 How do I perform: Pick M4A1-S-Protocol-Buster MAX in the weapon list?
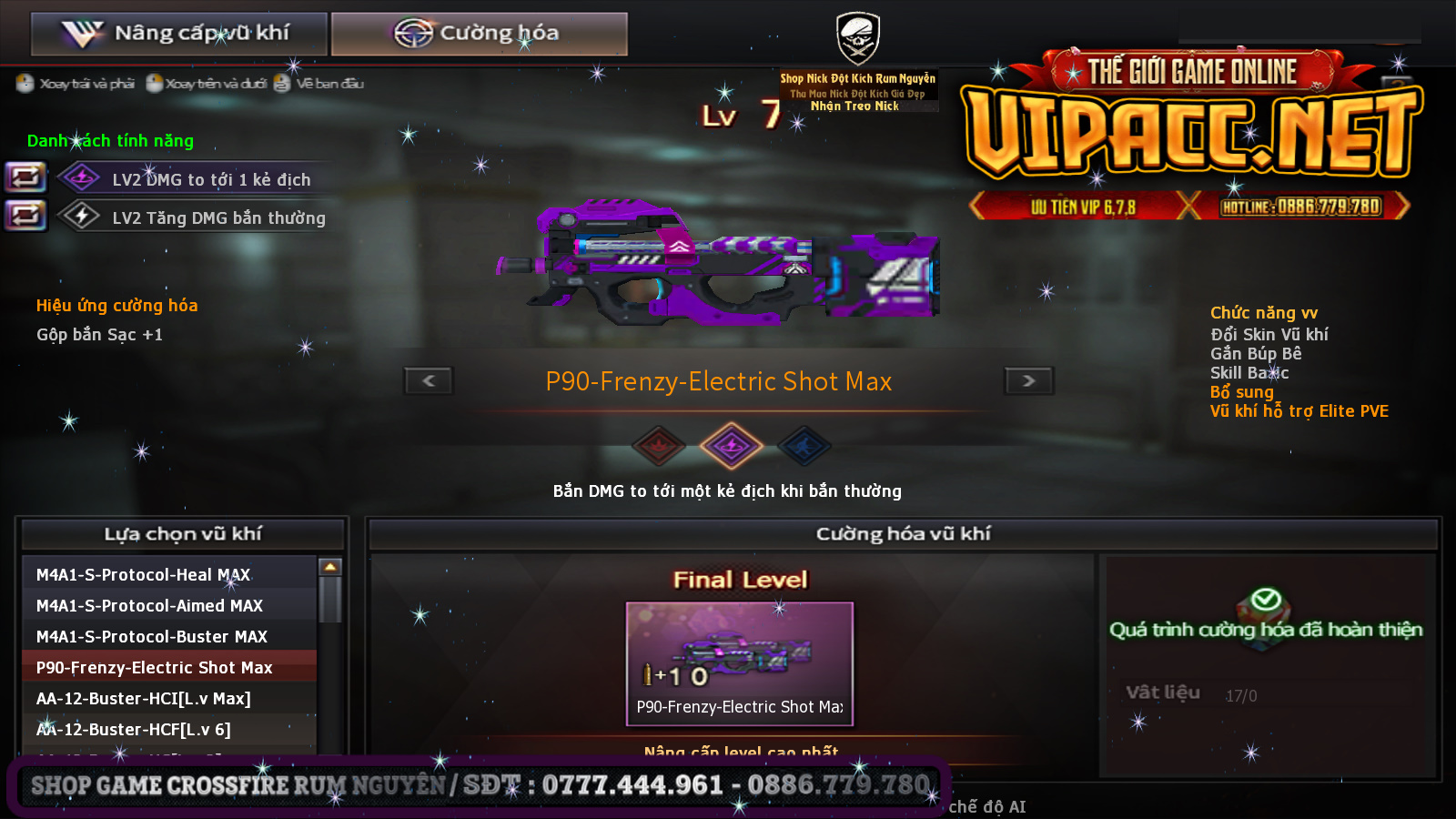(x=169, y=636)
